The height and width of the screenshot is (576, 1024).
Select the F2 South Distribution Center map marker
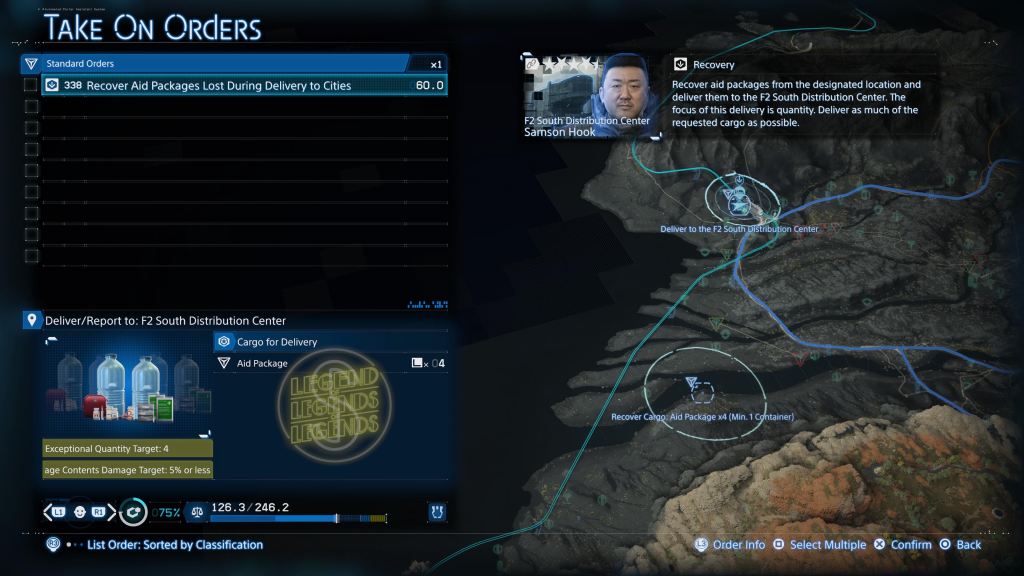click(x=738, y=200)
